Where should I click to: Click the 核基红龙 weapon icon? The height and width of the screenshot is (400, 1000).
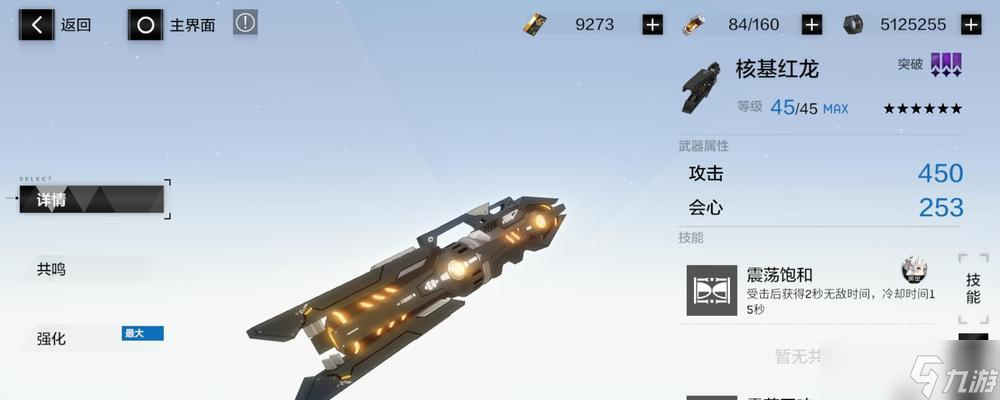coord(700,88)
